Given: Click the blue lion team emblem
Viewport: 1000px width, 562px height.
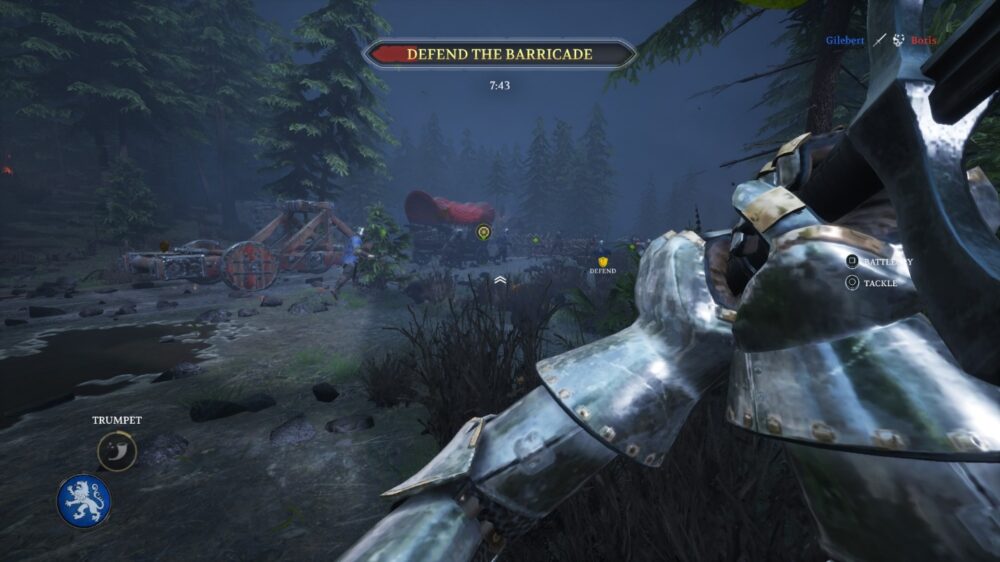Looking at the screenshot, I should click(84, 501).
